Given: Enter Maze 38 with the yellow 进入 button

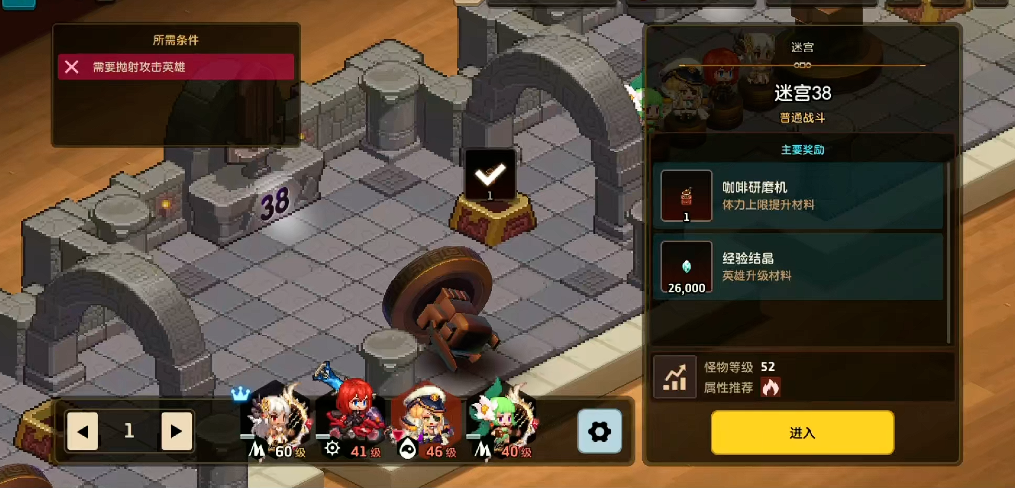Looking at the screenshot, I should (802, 432).
